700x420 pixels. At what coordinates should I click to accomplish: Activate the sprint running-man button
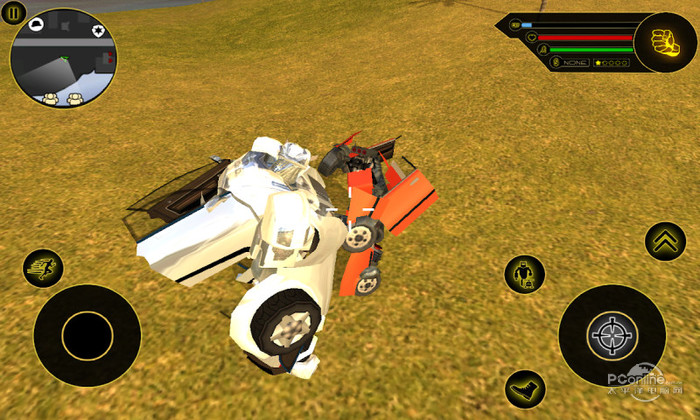(43, 268)
